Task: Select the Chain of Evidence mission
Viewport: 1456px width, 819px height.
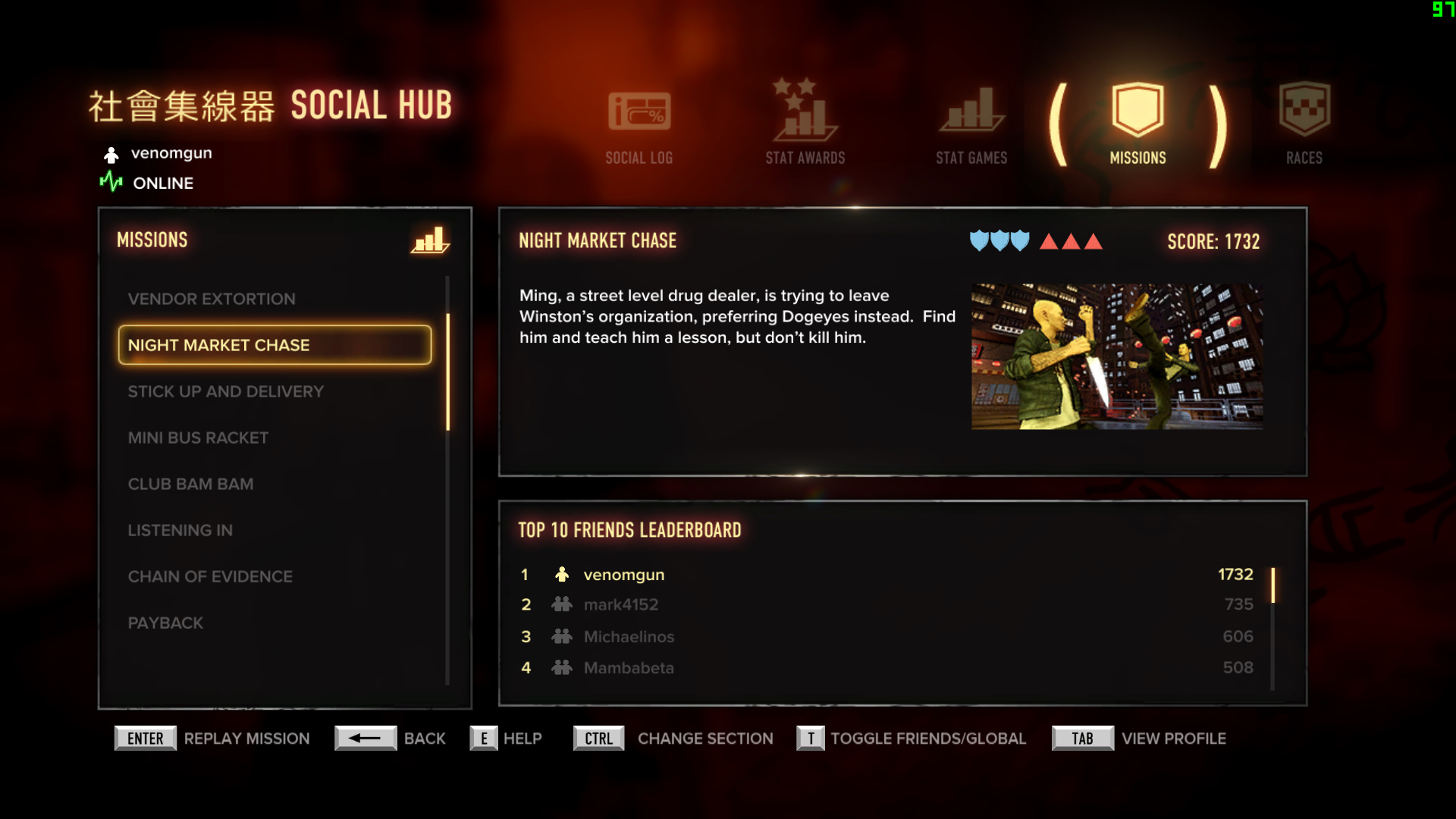Action: [x=210, y=576]
